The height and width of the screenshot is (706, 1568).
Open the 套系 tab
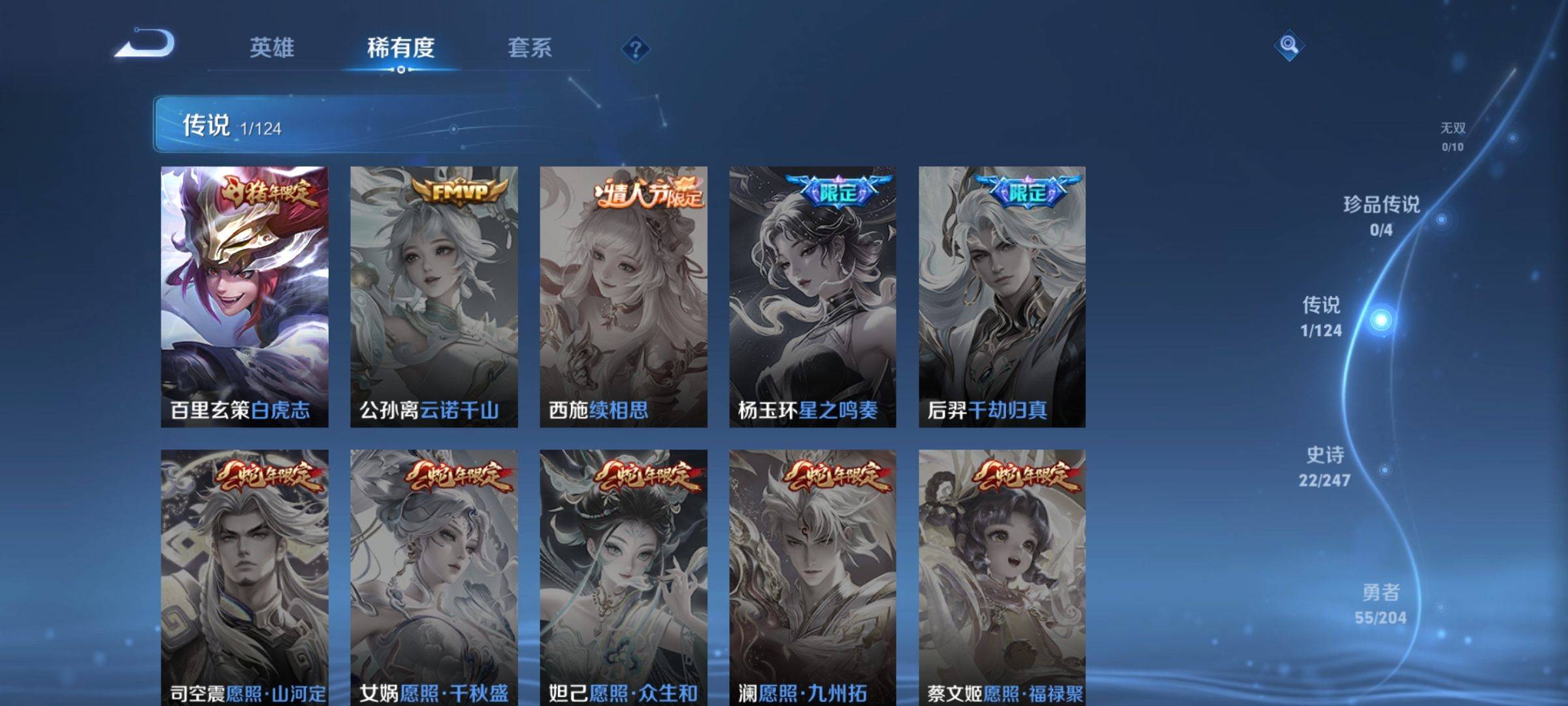point(530,48)
